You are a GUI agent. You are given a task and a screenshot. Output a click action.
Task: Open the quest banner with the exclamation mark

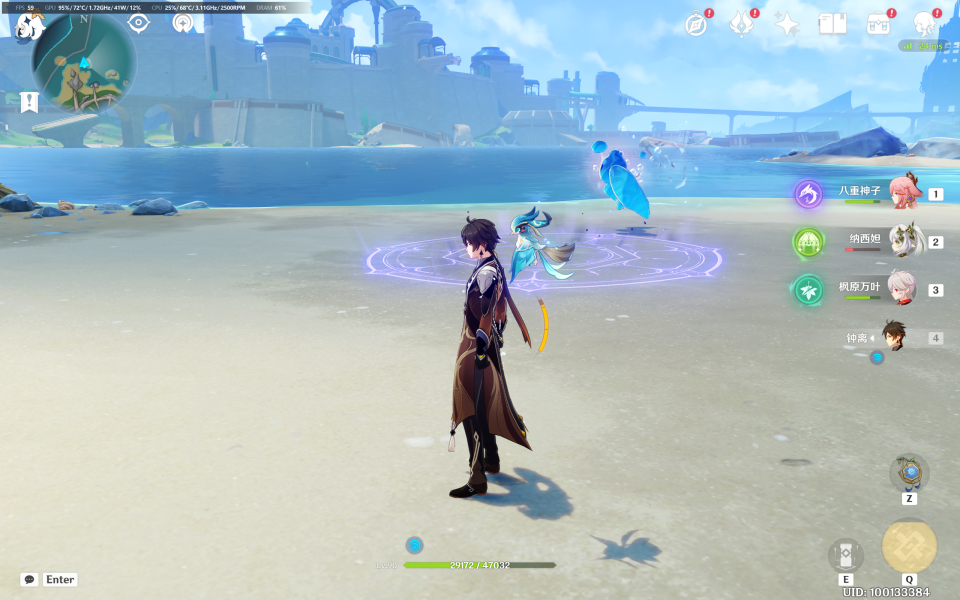tap(29, 101)
